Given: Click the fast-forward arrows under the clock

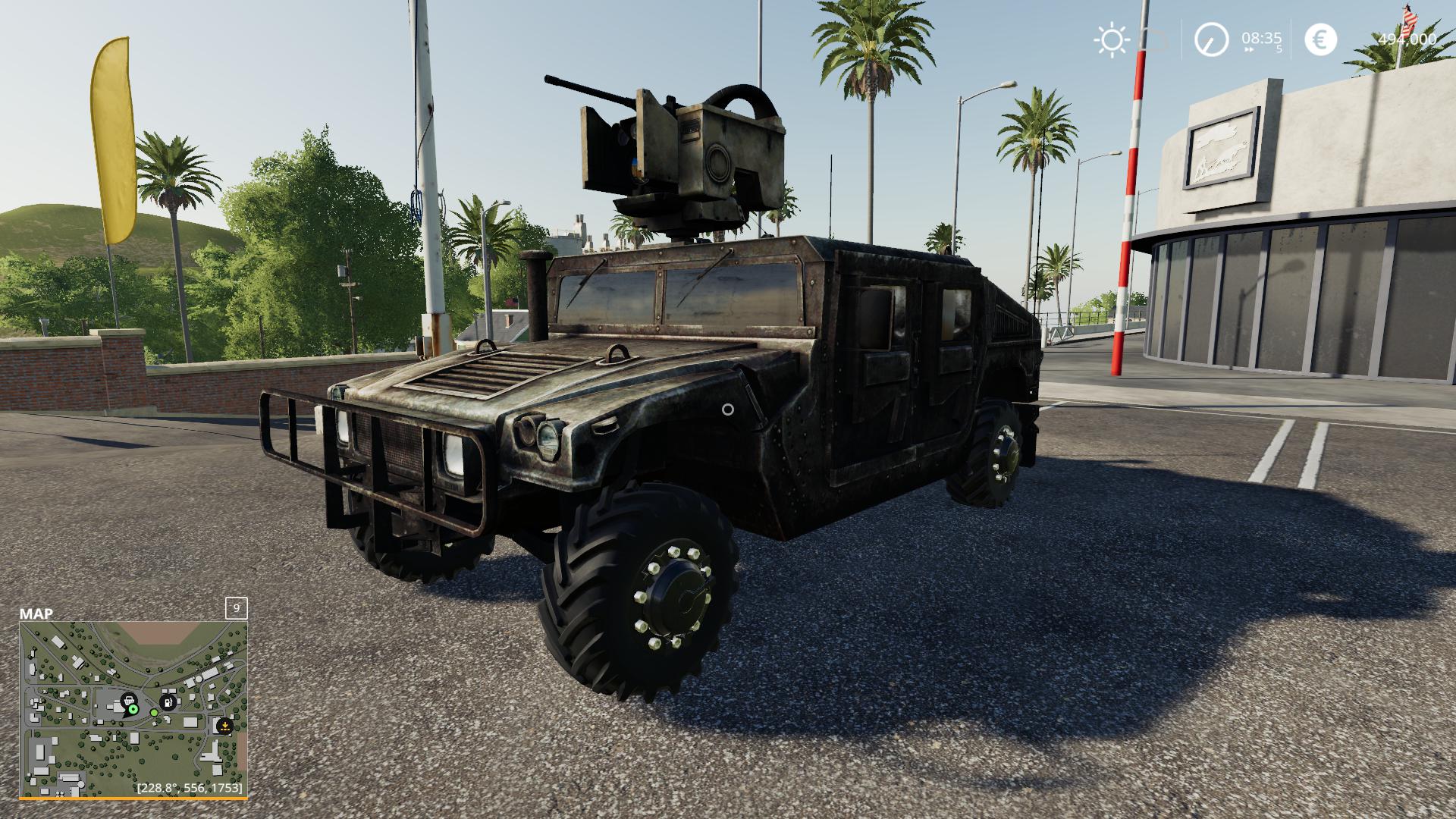Looking at the screenshot, I should 1249,49.
